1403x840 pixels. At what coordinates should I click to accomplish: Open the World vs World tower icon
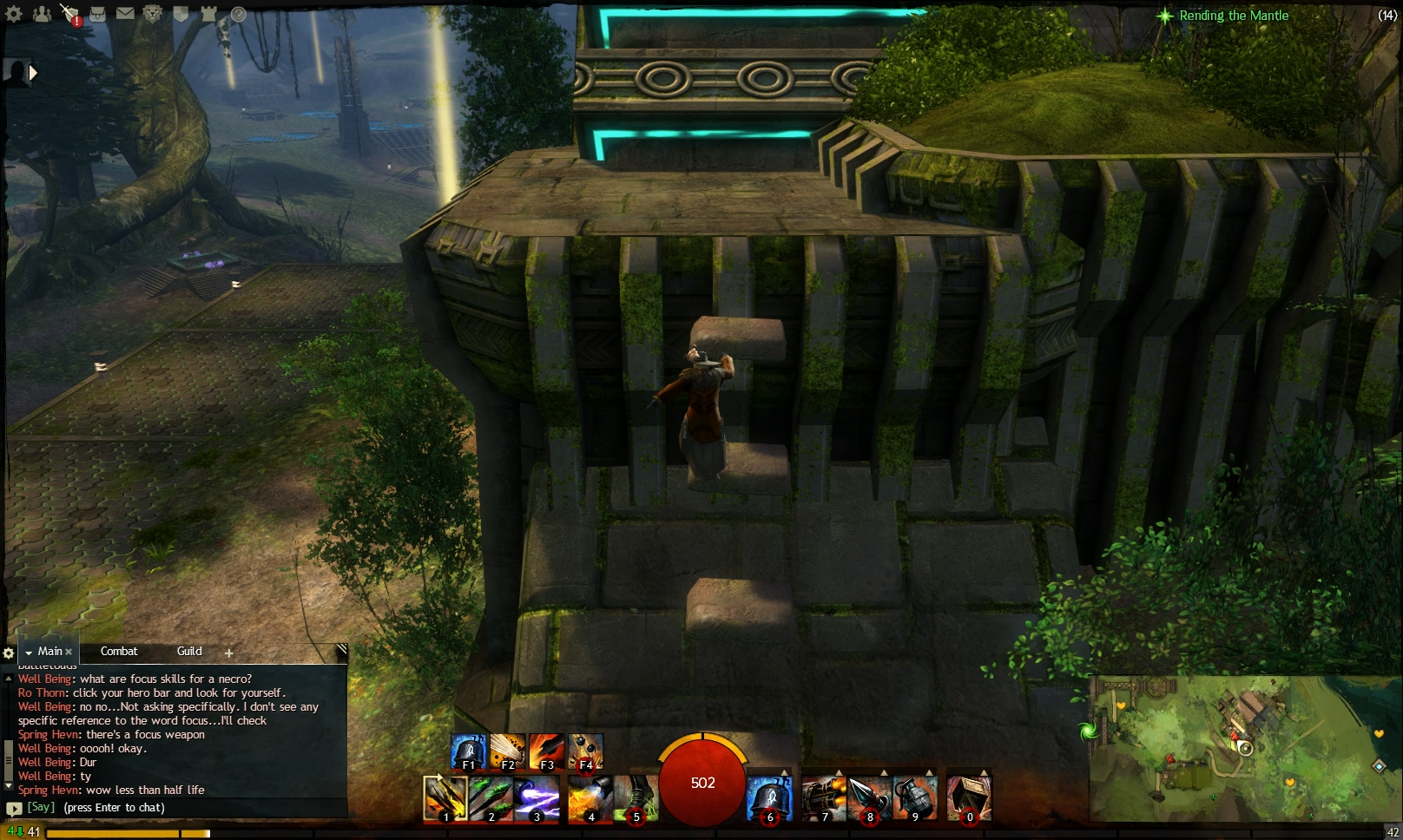(x=208, y=13)
